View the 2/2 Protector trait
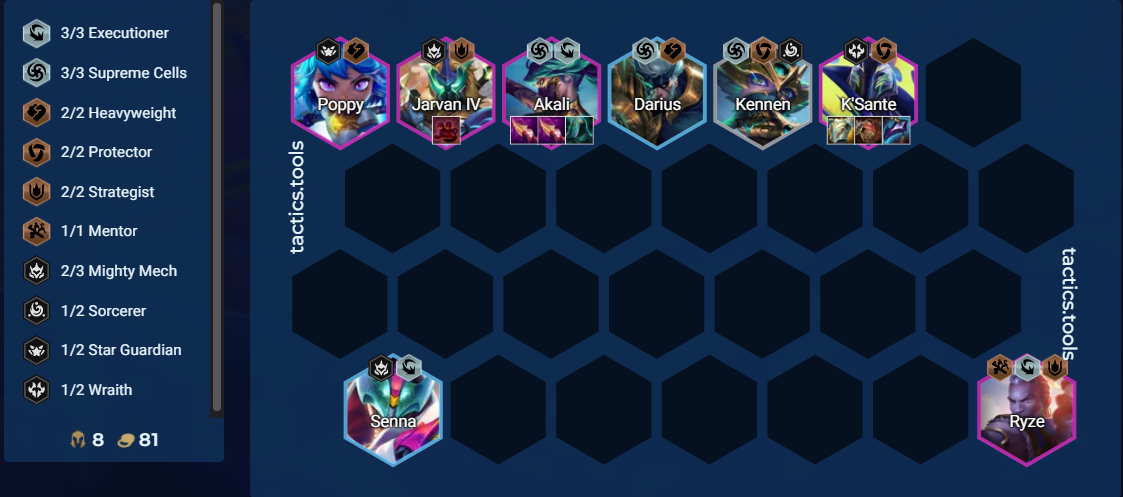This screenshot has width=1123, height=497. [110, 152]
